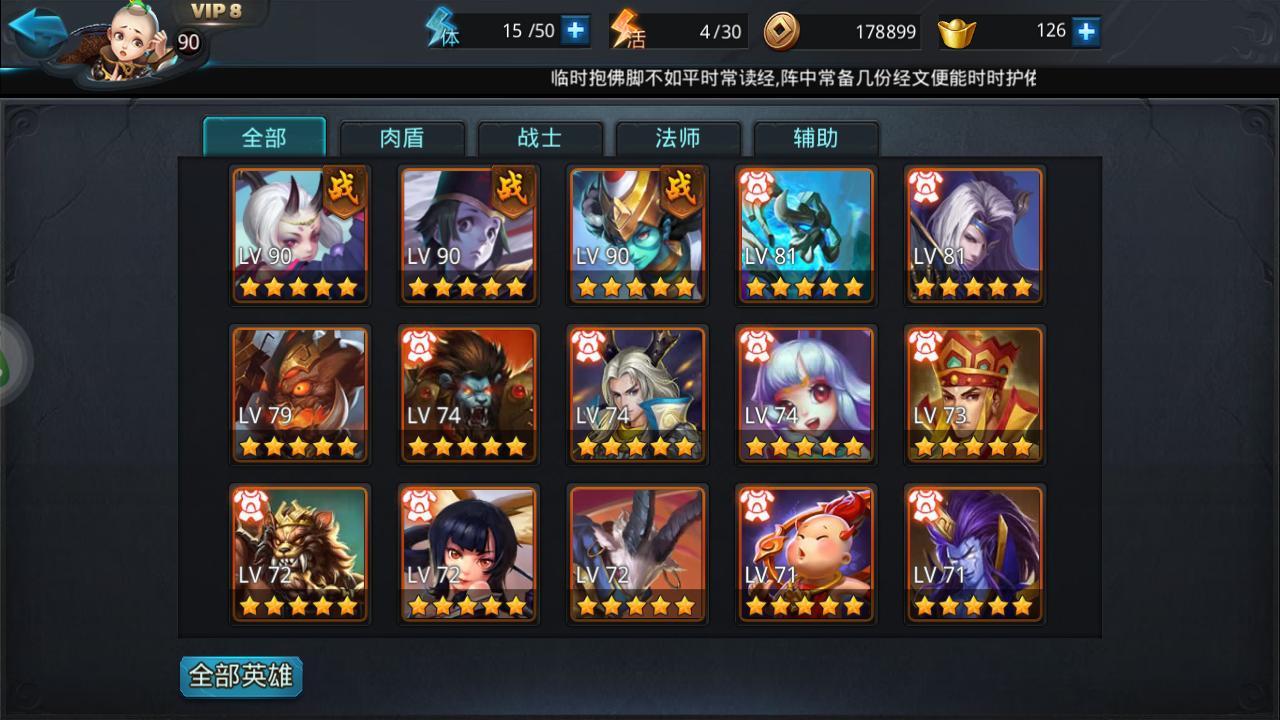Select the LV 72 crowned lion hero

click(x=300, y=554)
